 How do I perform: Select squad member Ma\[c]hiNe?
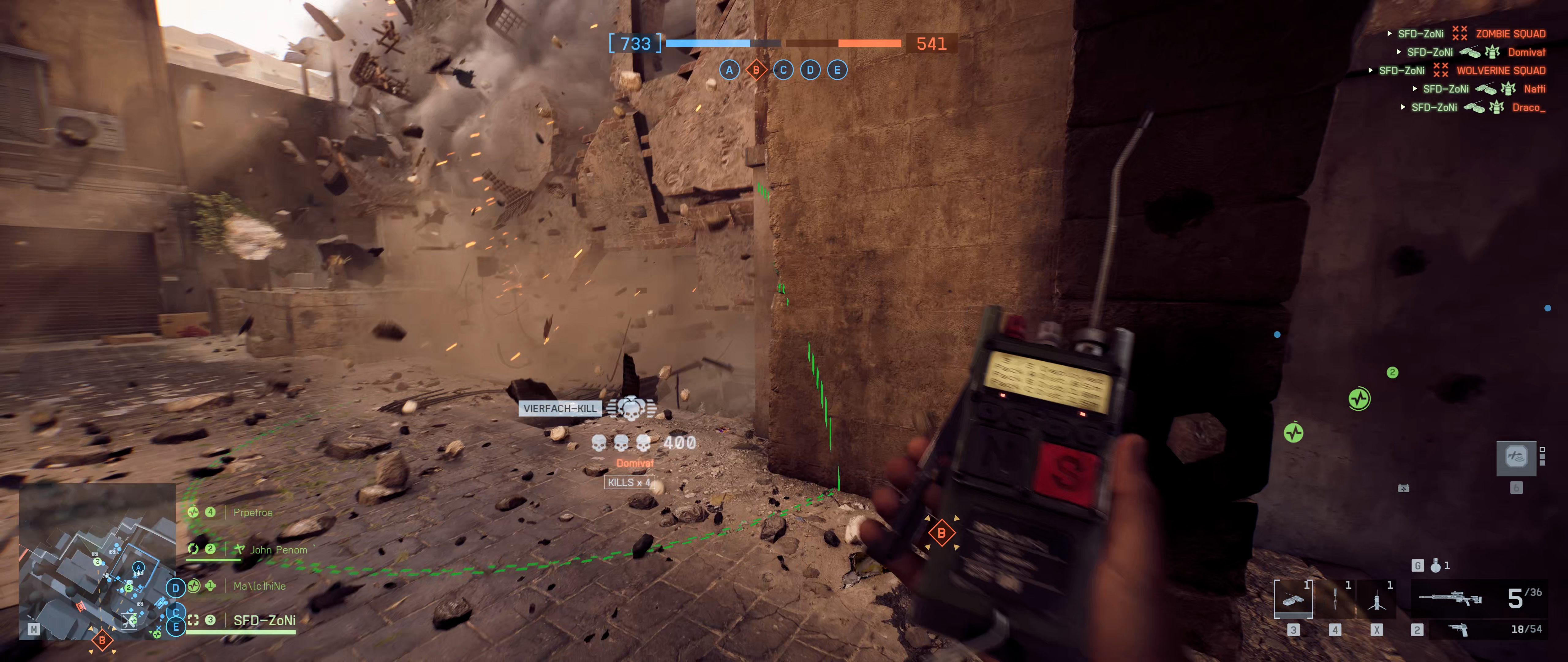click(259, 586)
